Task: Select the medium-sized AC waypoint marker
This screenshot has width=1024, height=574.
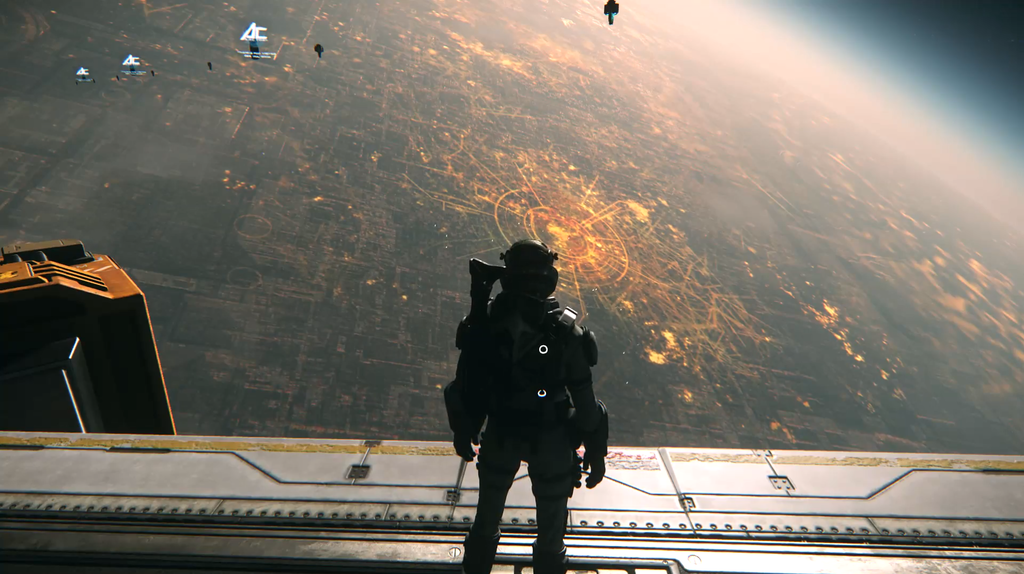Action: click(131, 62)
